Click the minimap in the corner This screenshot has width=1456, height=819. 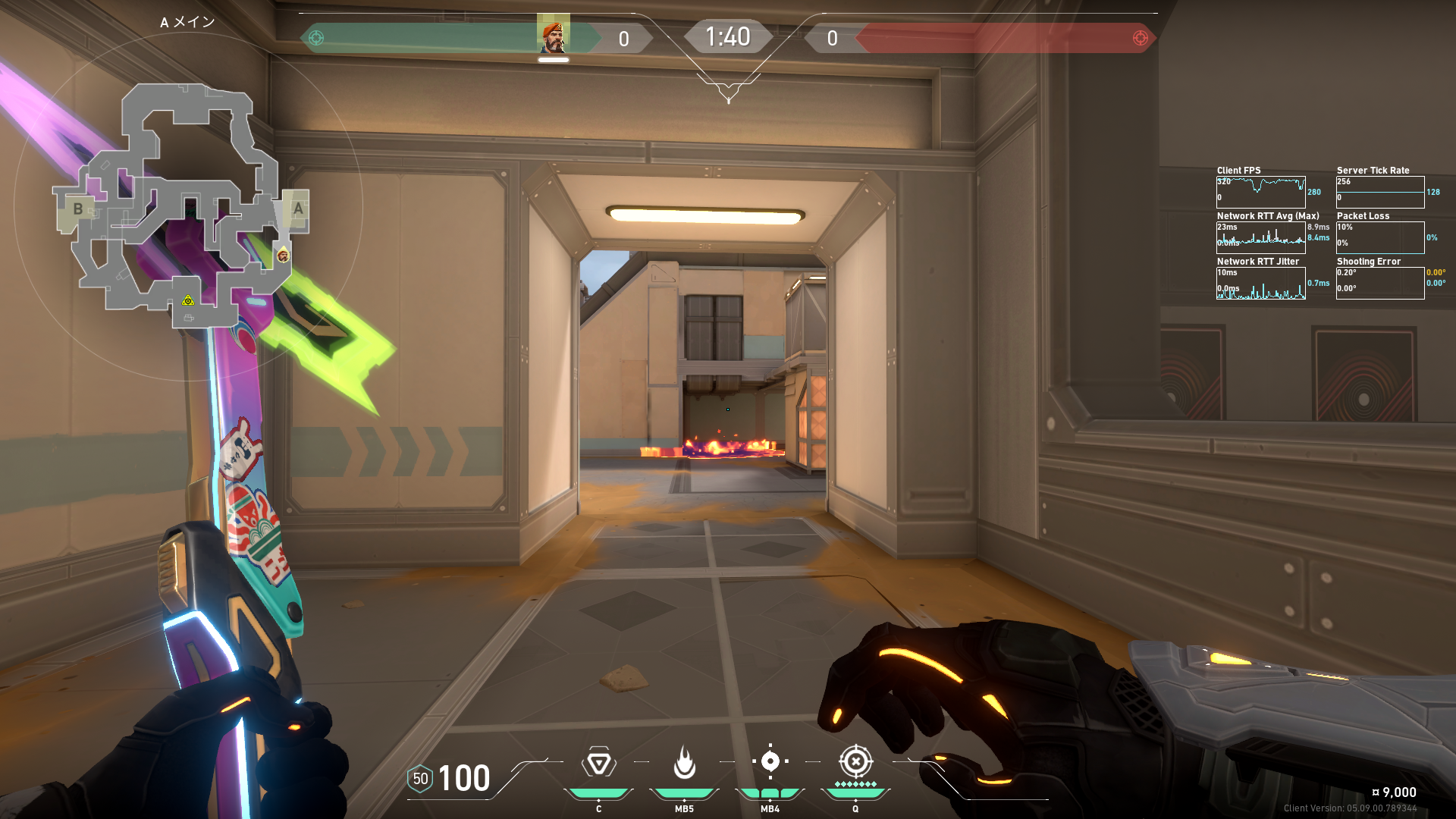182,205
